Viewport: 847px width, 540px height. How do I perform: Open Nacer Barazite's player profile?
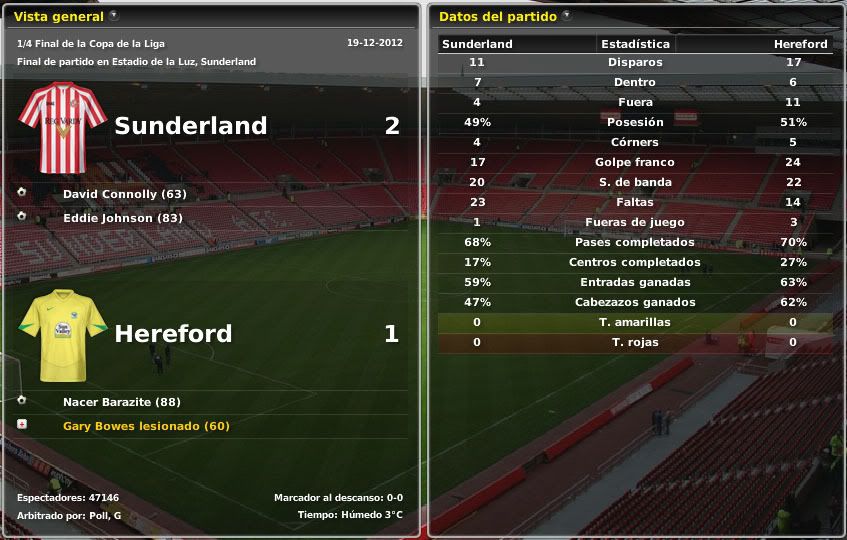(x=107, y=402)
